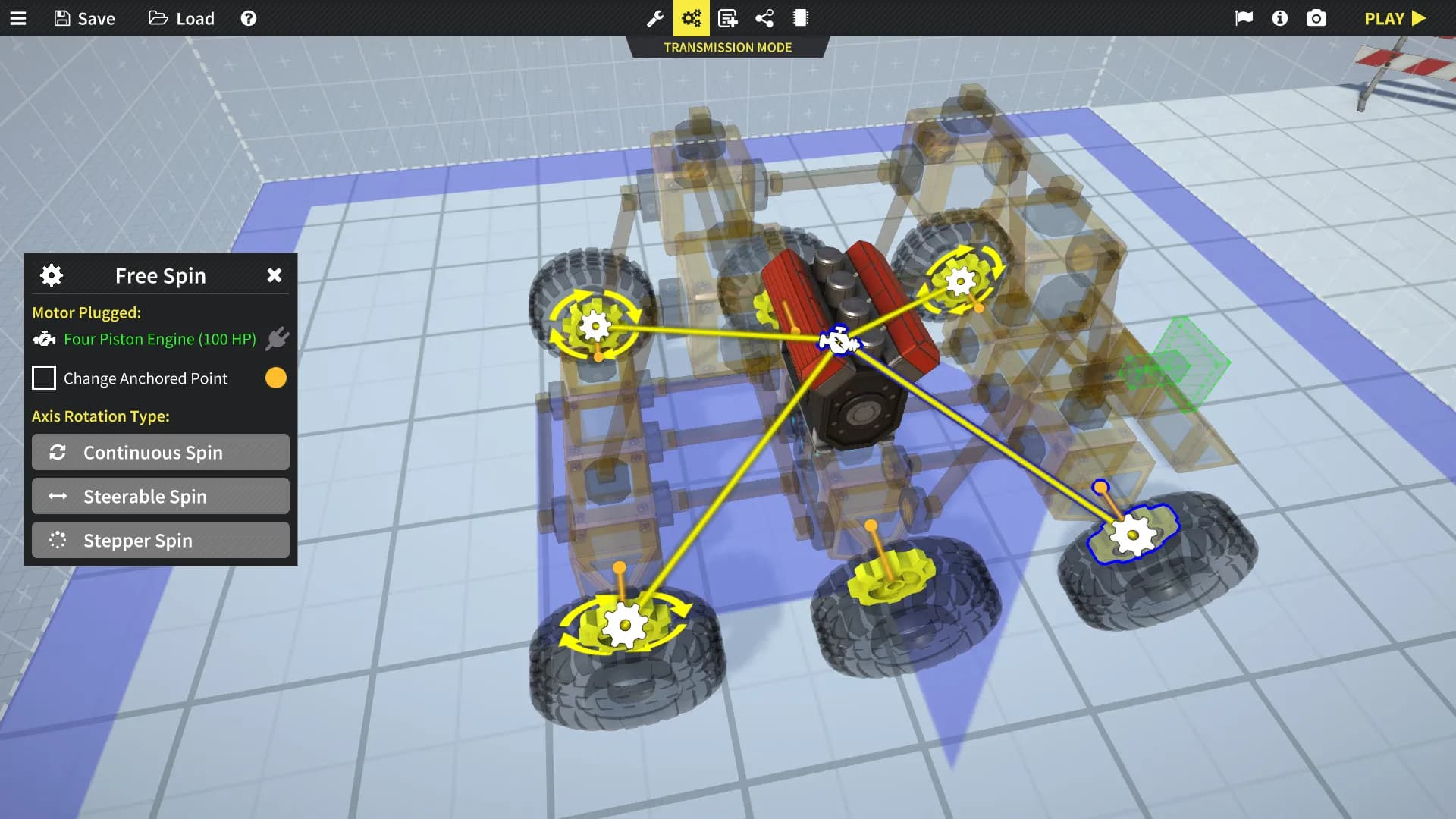This screenshot has width=1456, height=819.
Task: Take a screenshot with the camera icon
Action: coord(1316,18)
